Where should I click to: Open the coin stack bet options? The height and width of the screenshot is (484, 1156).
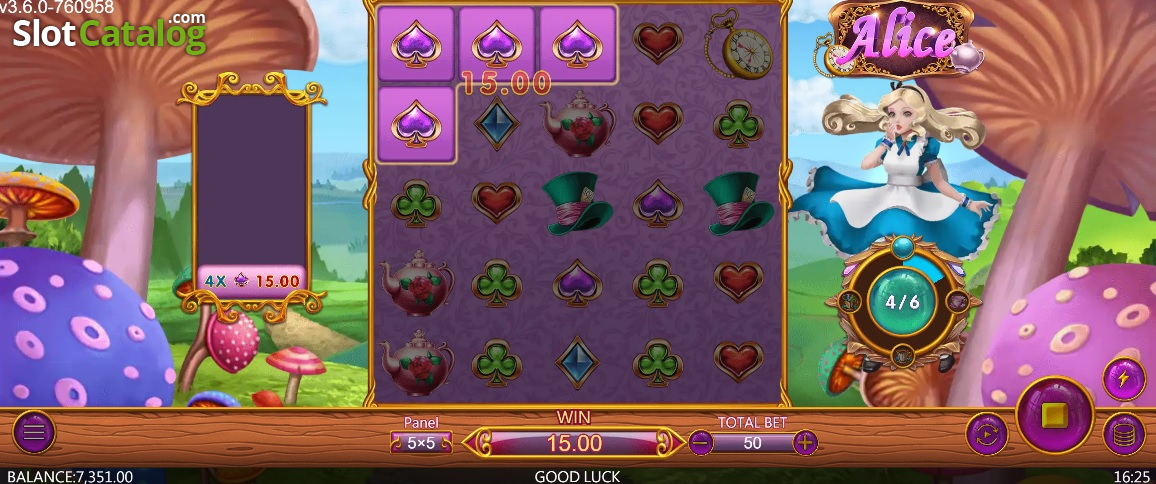coord(1123,434)
